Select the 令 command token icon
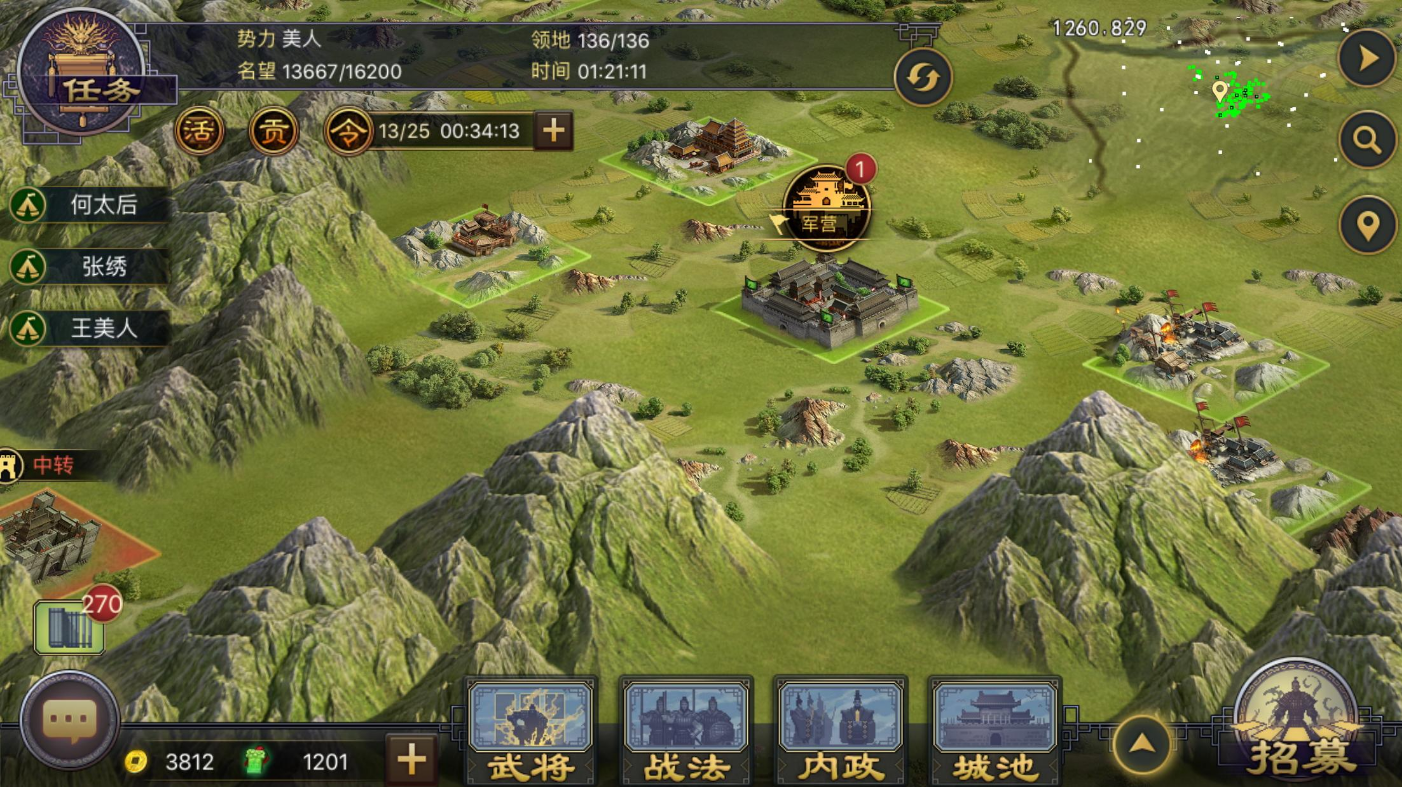Image resolution: width=1402 pixels, height=787 pixels. pyautogui.click(x=348, y=131)
